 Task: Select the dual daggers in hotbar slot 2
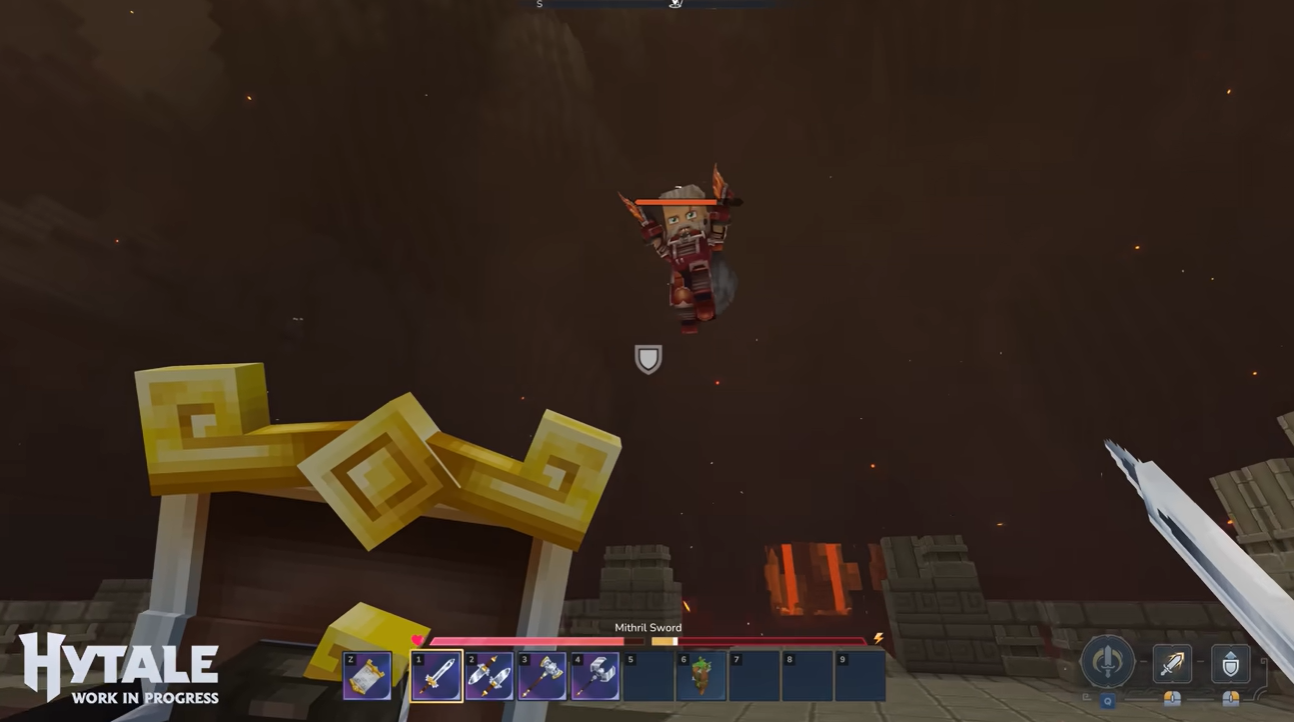491,676
